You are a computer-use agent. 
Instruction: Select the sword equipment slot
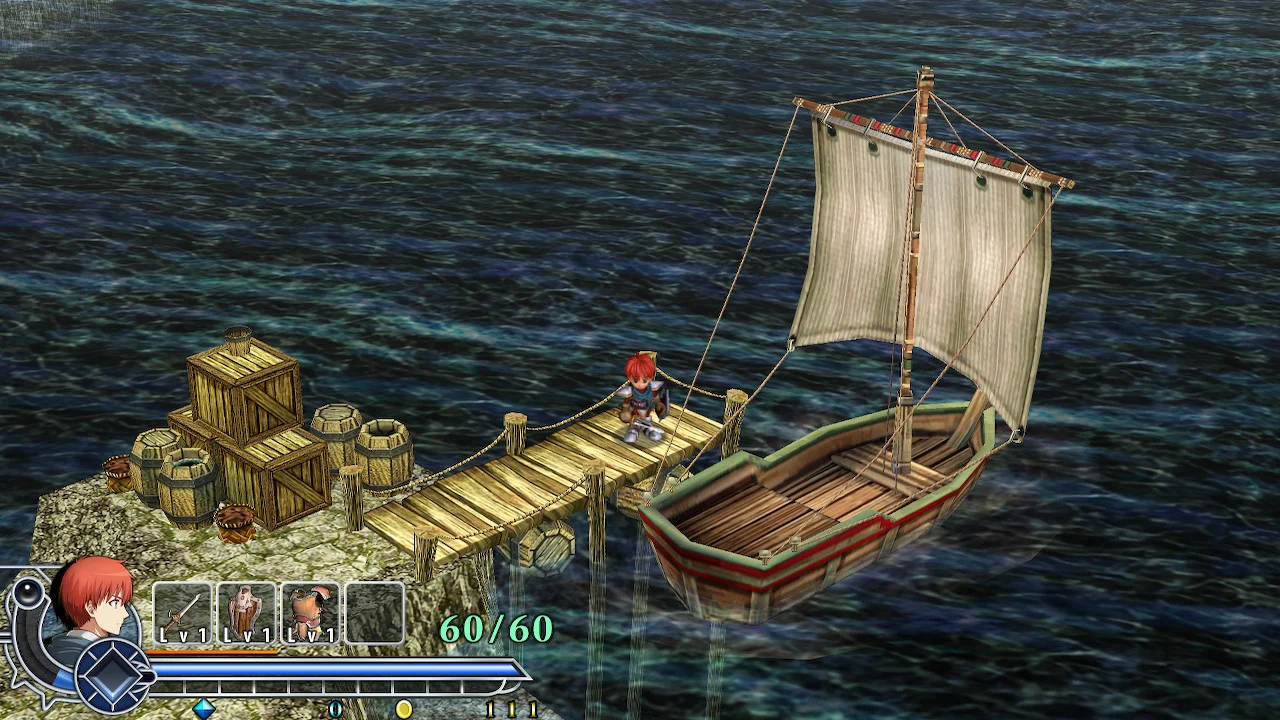(x=183, y=613)
